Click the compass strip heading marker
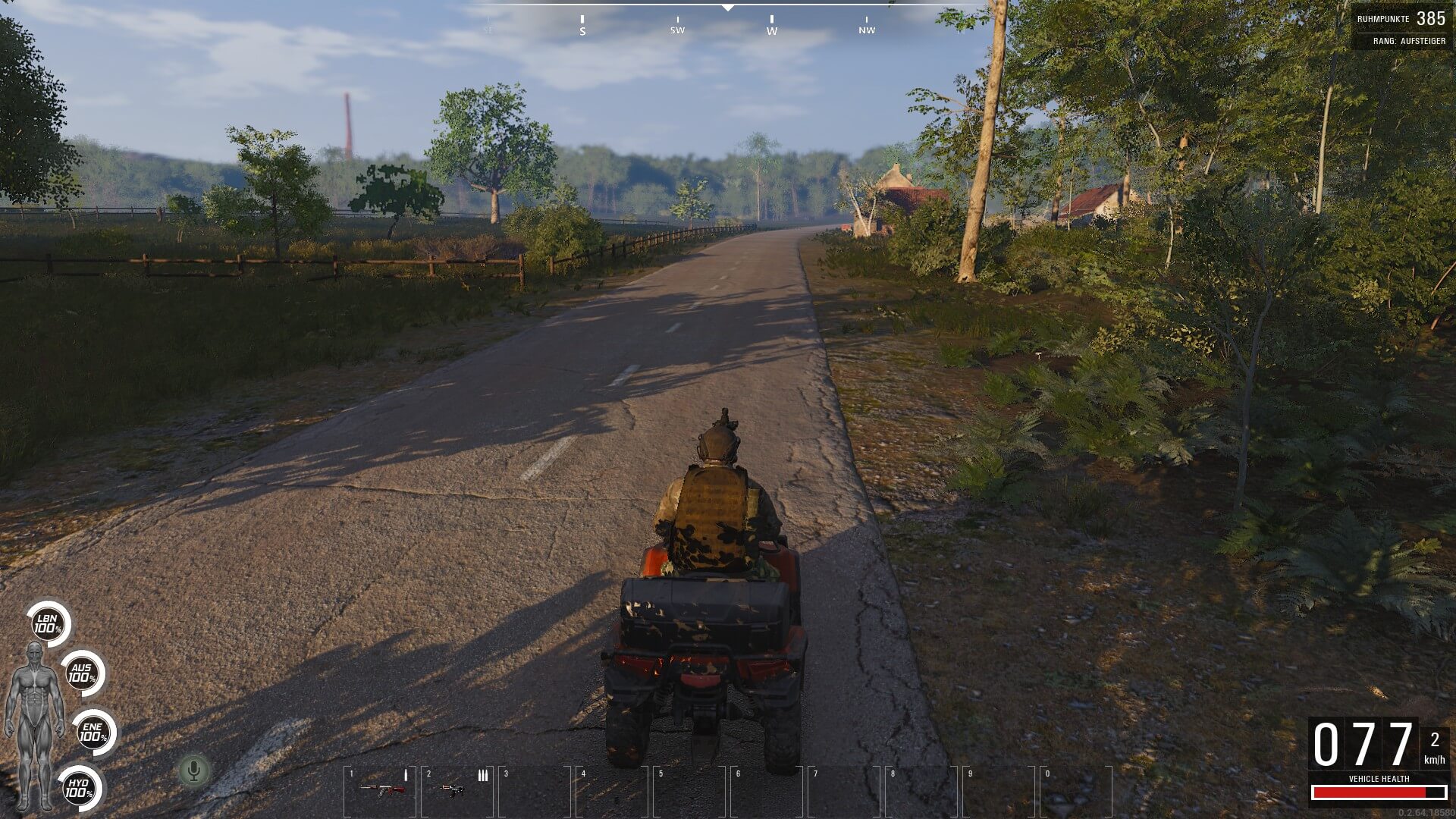The height and width of the screenshot is (819, 1456). coord(727,8)
